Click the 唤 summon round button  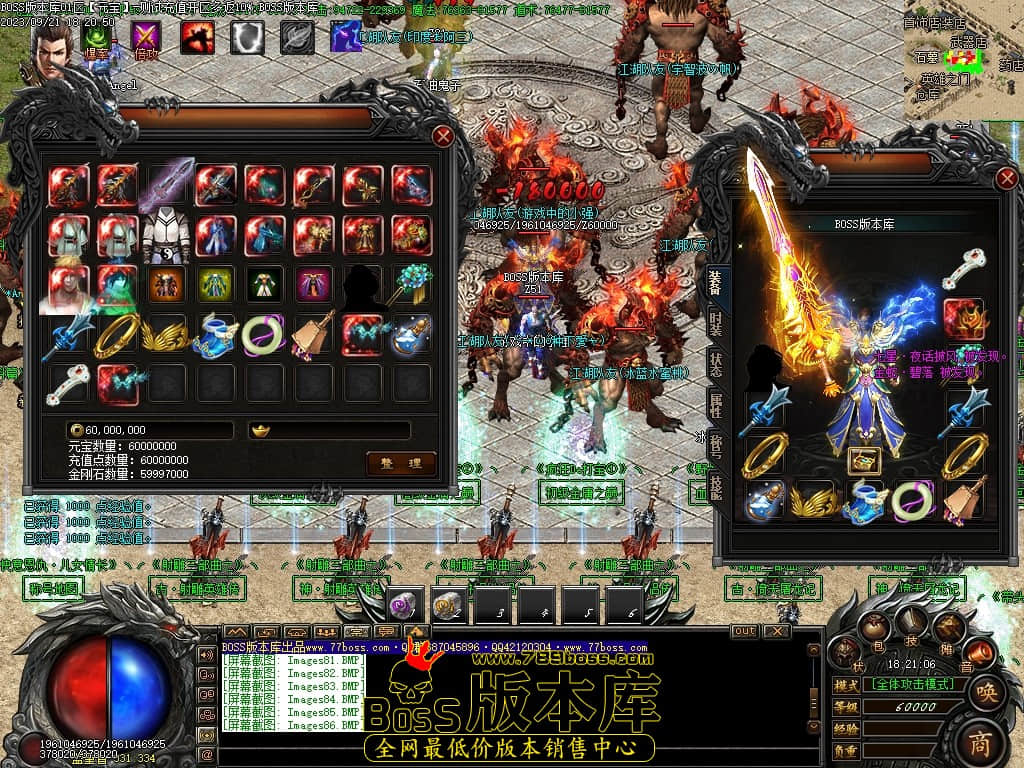click(x=985, y=690)
